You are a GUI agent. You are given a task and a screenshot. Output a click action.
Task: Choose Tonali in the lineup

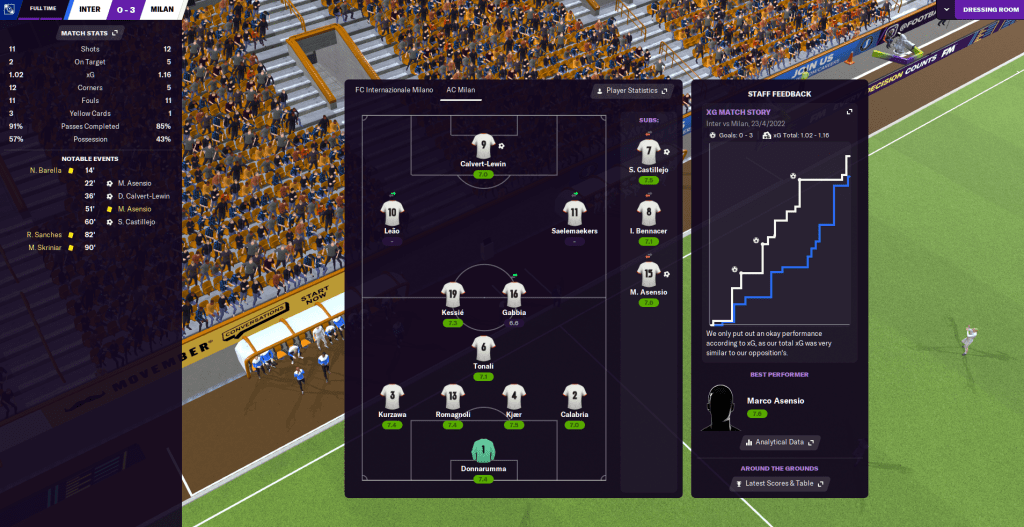[x=483, y=349]
